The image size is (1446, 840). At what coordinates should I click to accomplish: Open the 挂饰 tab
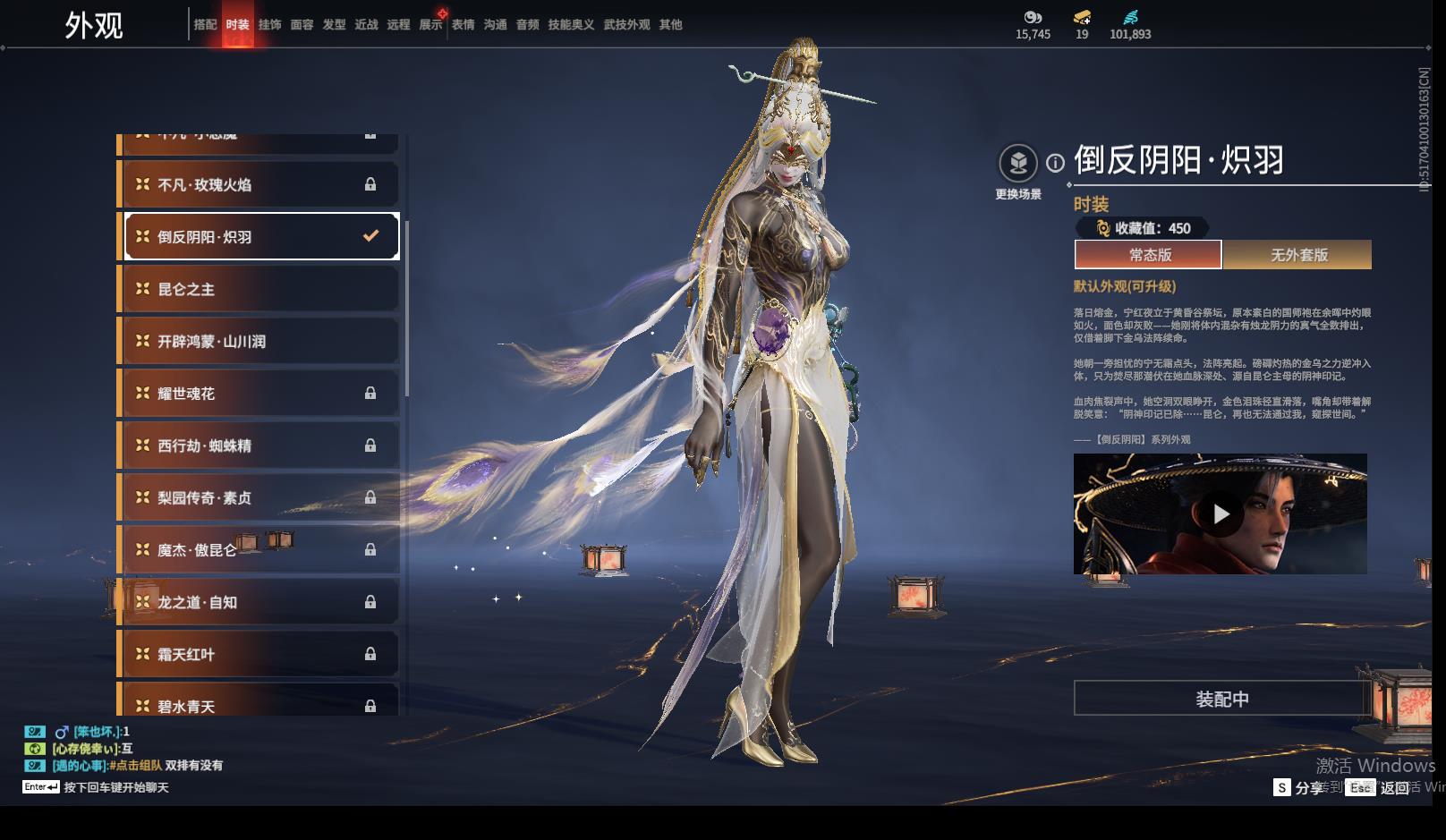(269, 25)
